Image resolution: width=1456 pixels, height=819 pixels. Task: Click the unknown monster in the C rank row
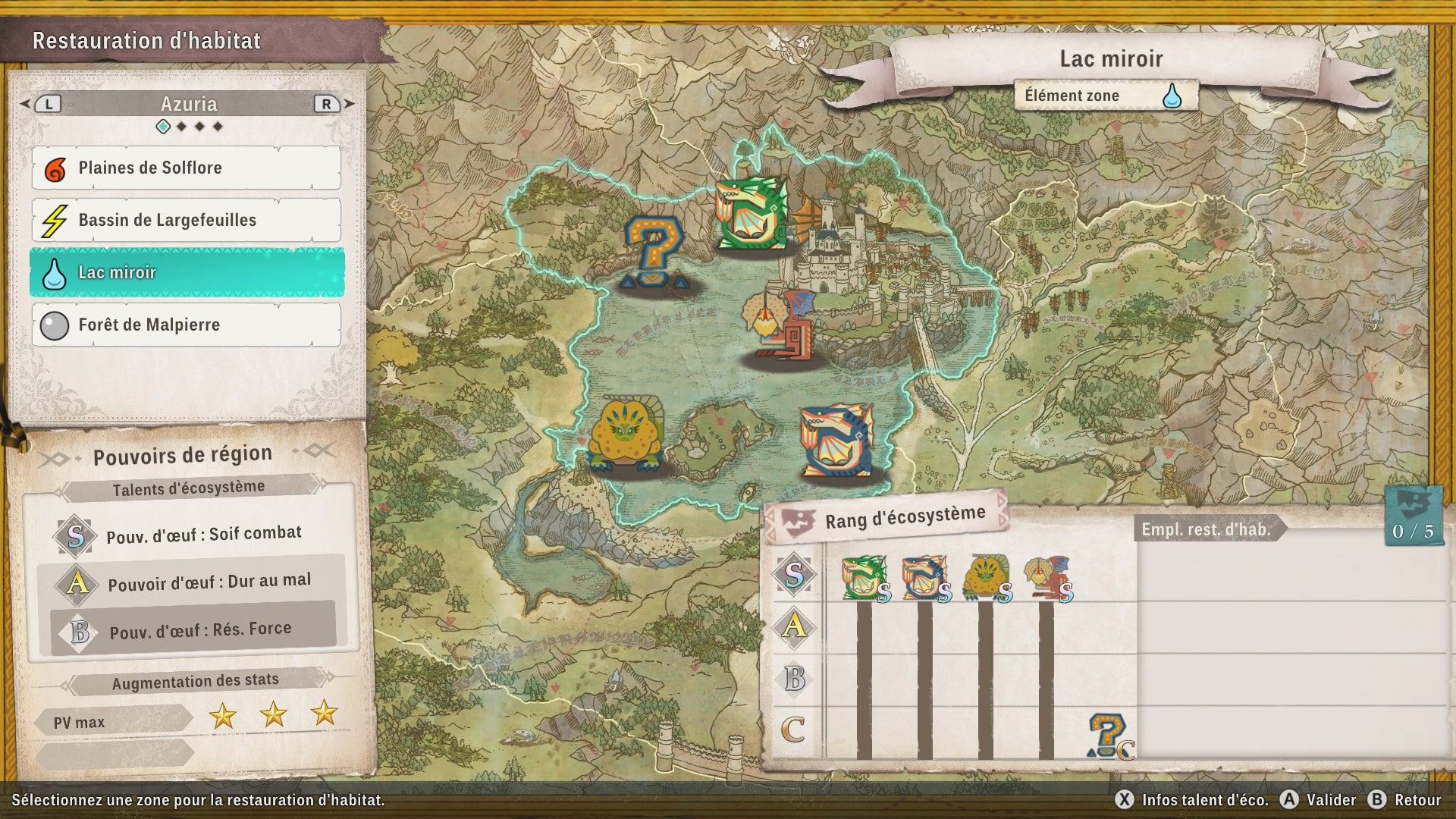pyautogui.click(x=1108, y=735)
